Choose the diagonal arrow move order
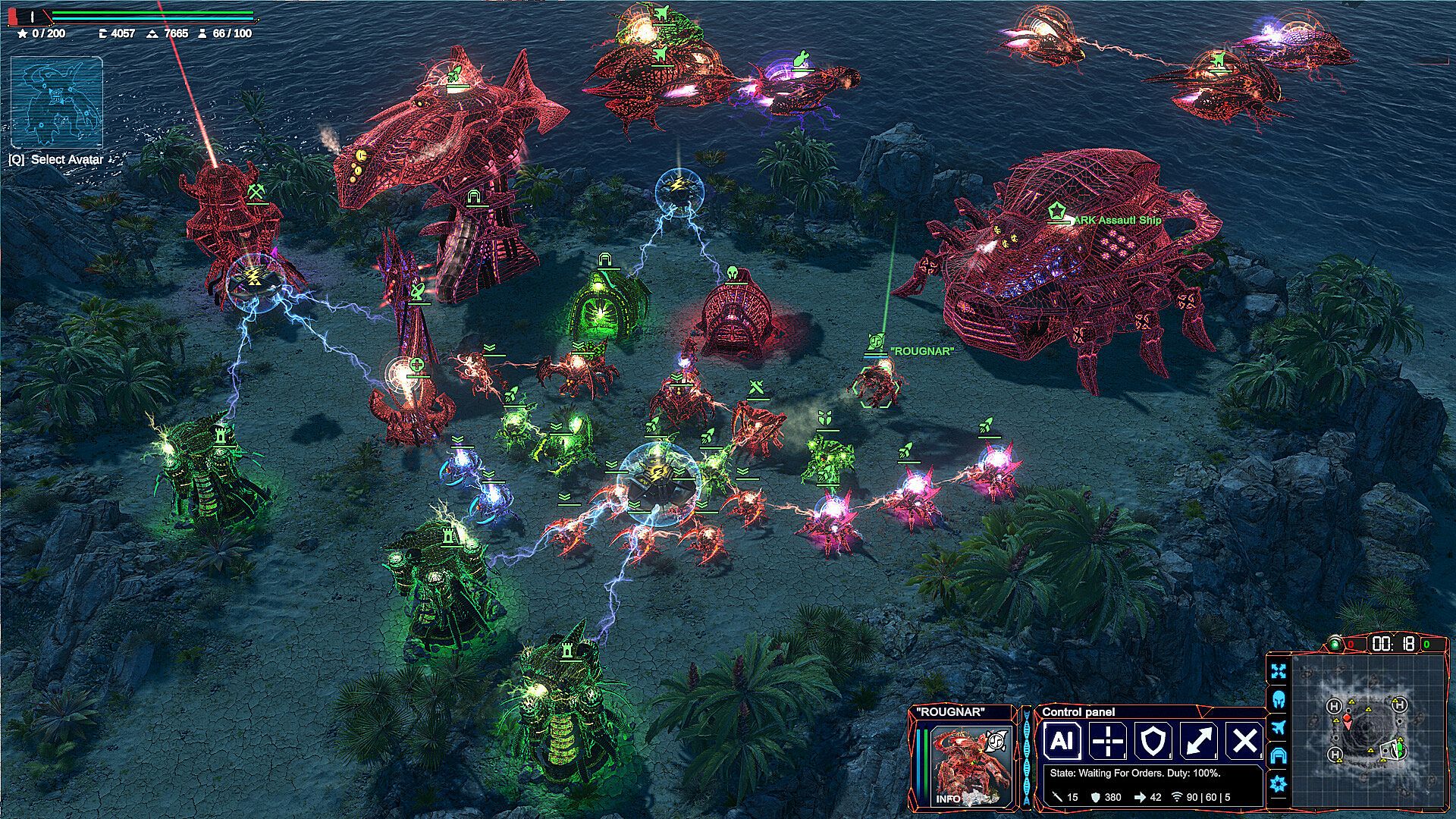 (x=1198, y=741)
